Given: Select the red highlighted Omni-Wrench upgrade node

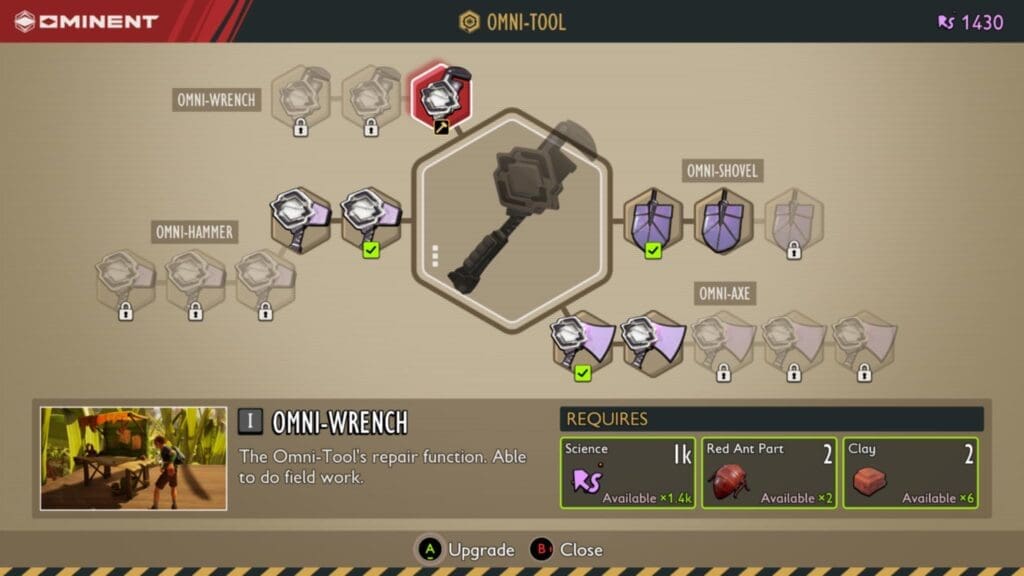Looking at the screenshot, I should click(441, 97).
